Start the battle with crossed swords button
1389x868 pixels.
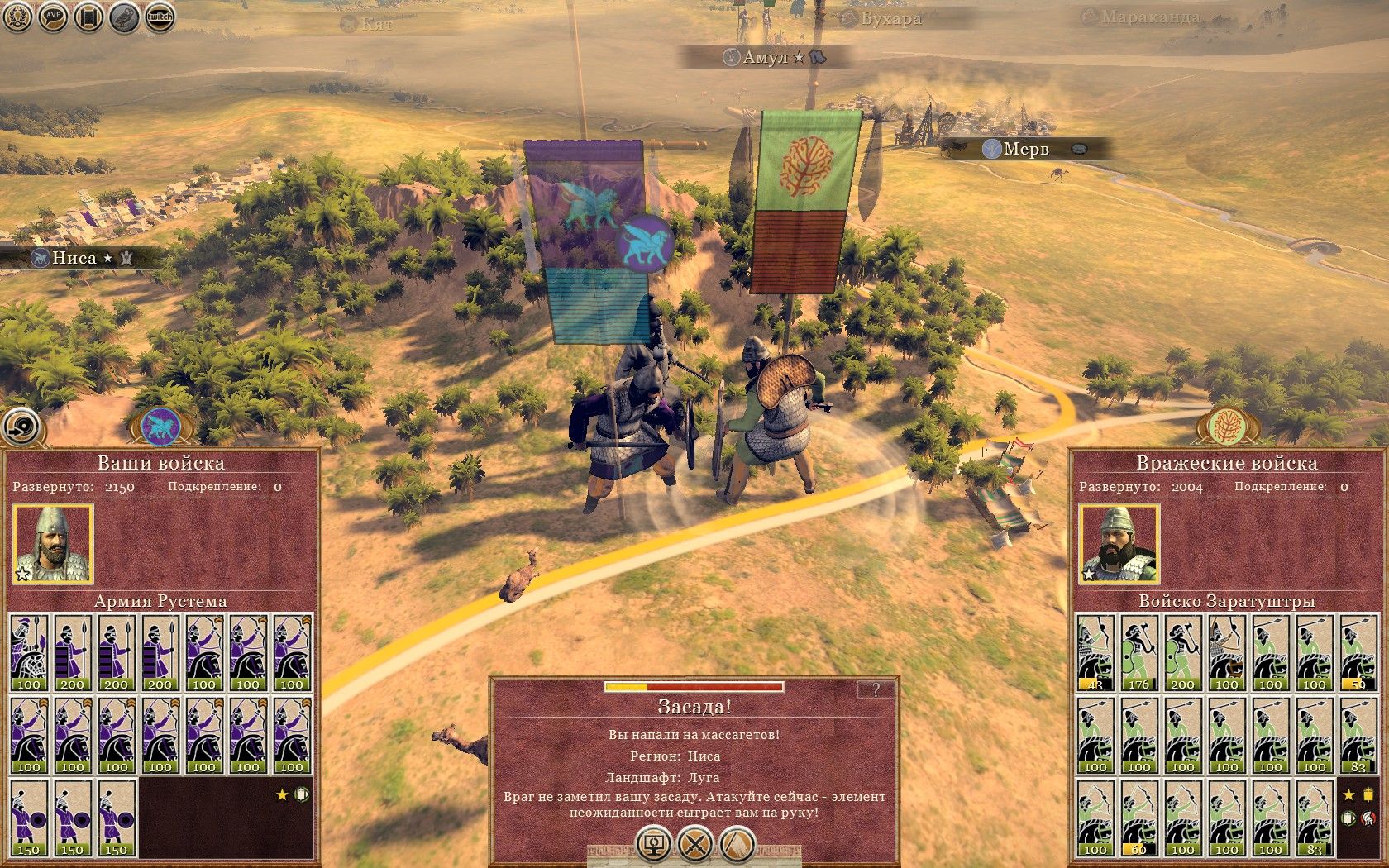coord(695,845)
